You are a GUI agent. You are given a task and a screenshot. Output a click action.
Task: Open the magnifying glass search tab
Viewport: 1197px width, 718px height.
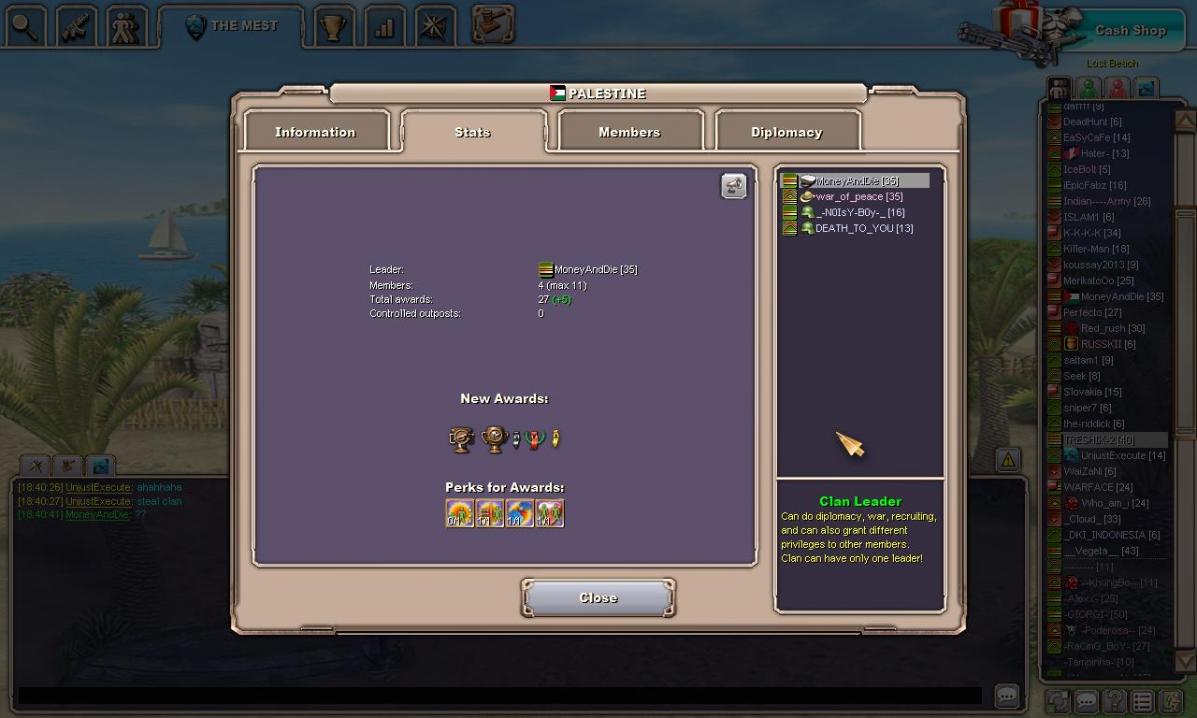click(x=24, y=27)
